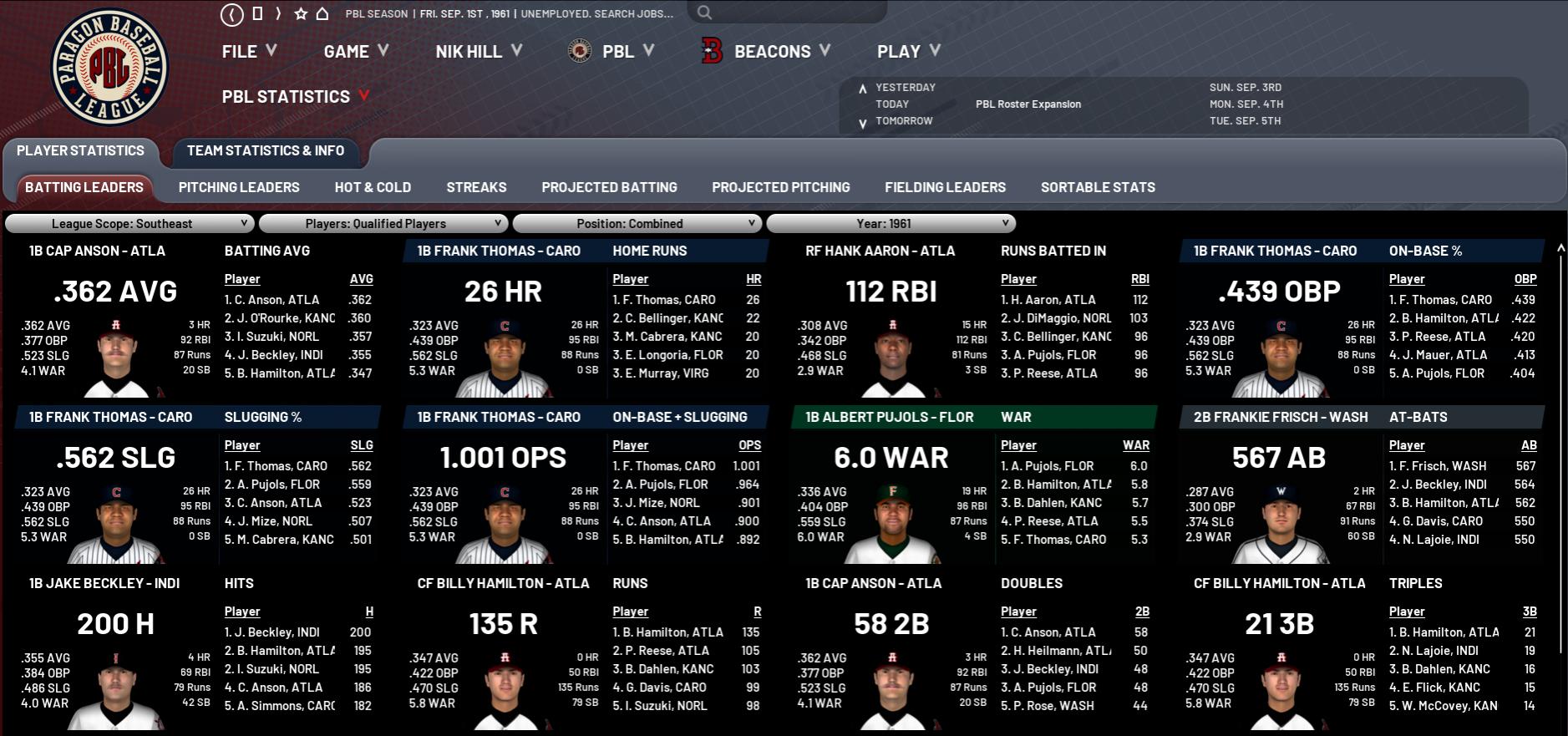Image resolution: width=1568 pixels, height=736 pixels.
Task: View the Hot & Cold tab
Action: coord(373,188)
